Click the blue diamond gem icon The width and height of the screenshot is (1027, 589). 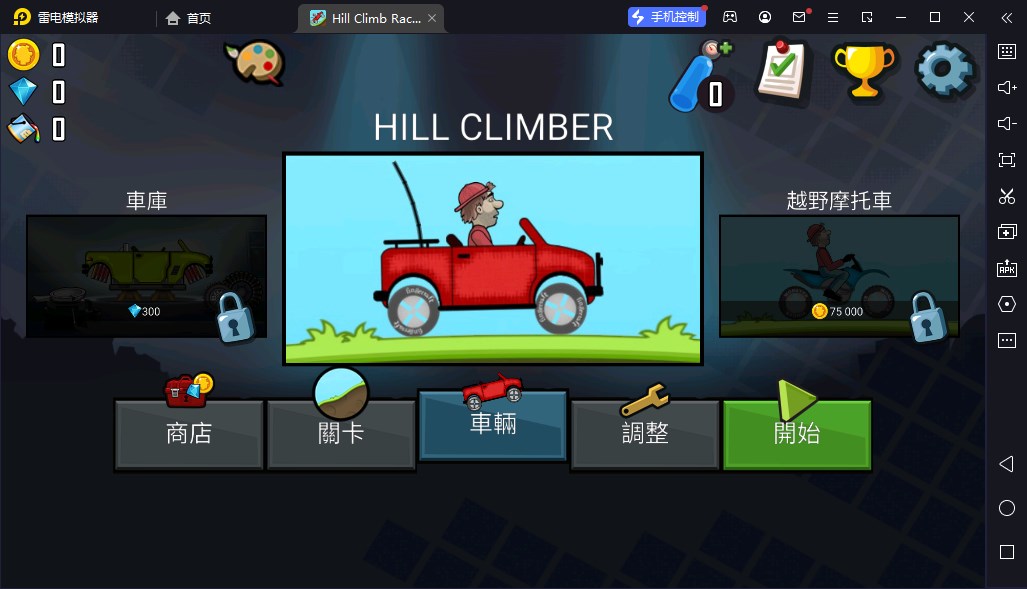[23, 92]
